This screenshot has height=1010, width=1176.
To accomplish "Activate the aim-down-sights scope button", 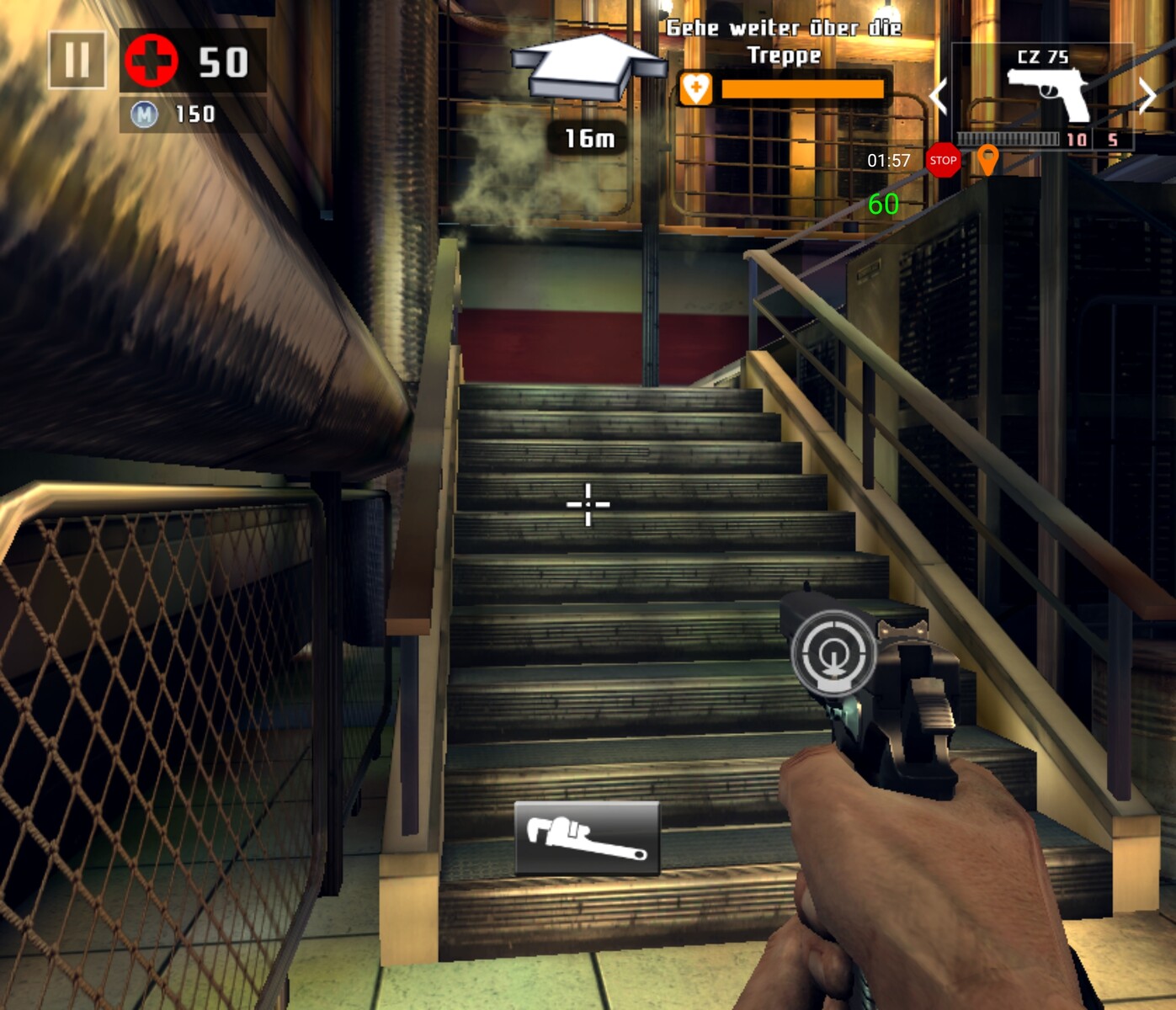I will click(x=833, y=652).
